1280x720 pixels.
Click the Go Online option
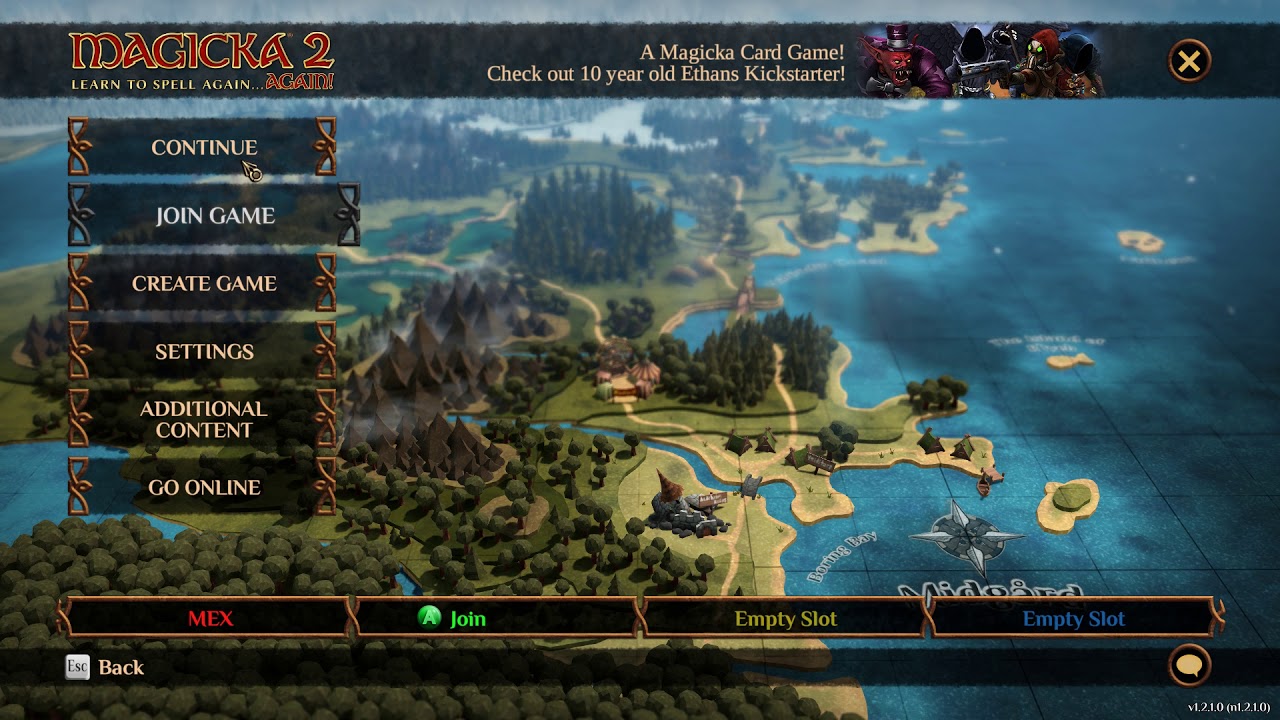[x=203, y=487]
